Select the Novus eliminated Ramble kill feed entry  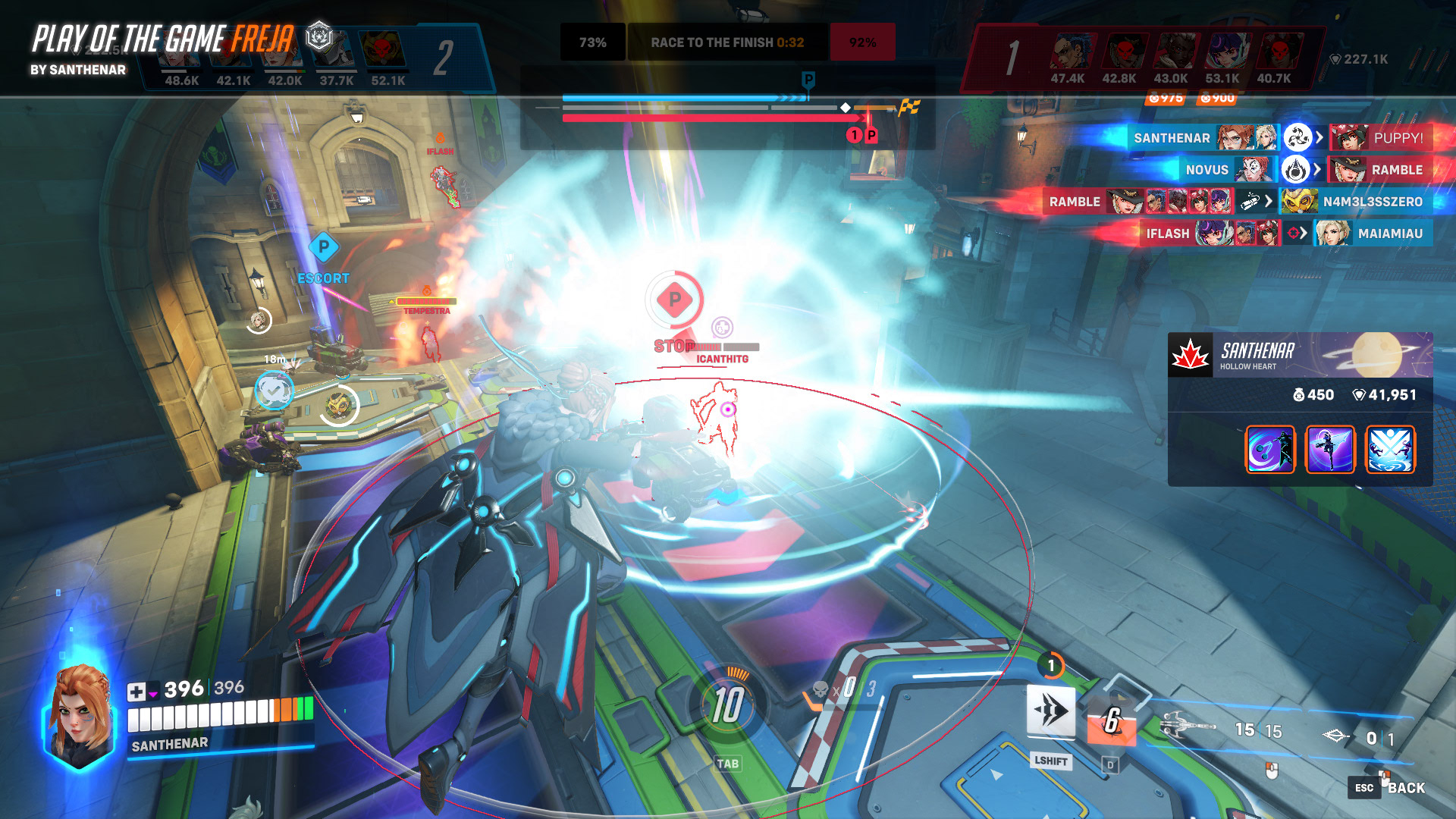pos(1303,170)
